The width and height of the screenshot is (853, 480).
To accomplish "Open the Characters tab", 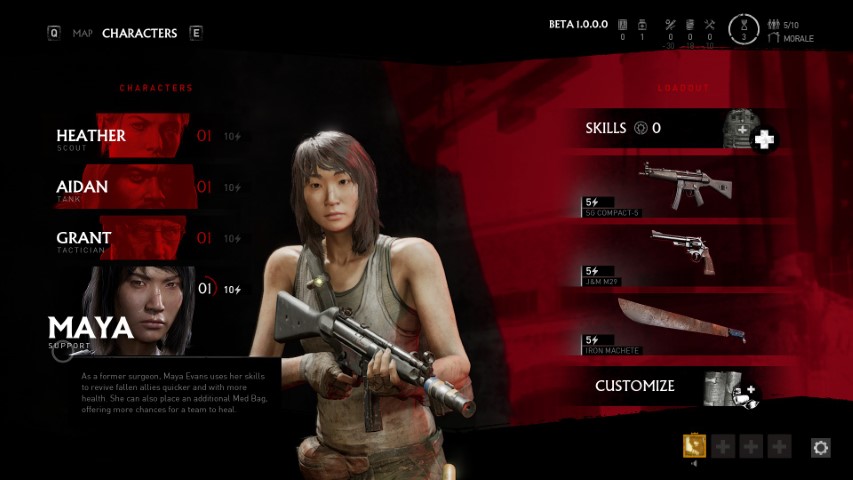I will coord(139,33).
